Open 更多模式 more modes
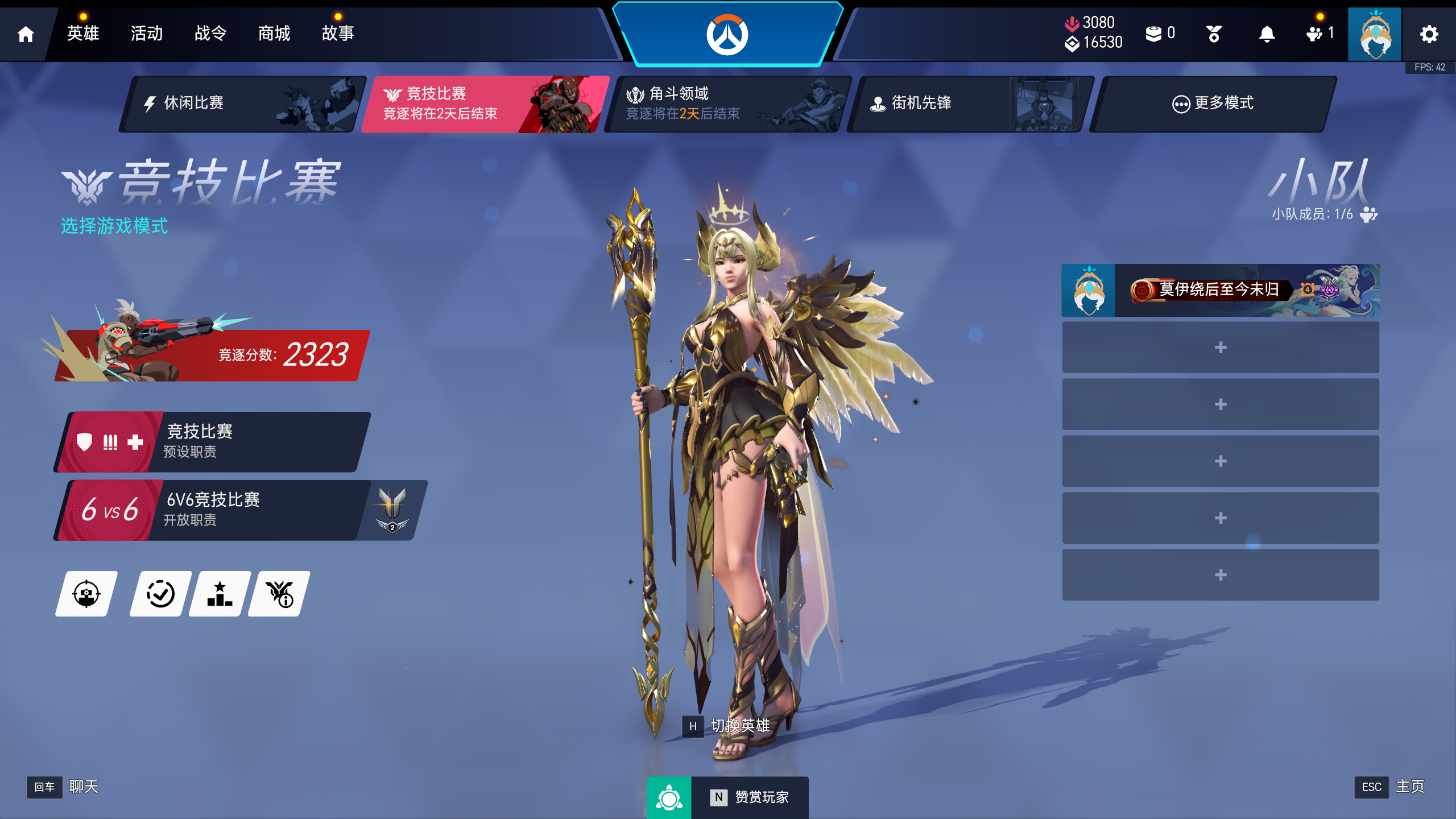This screenshot has width=1456, height=819. [1213, 104]
